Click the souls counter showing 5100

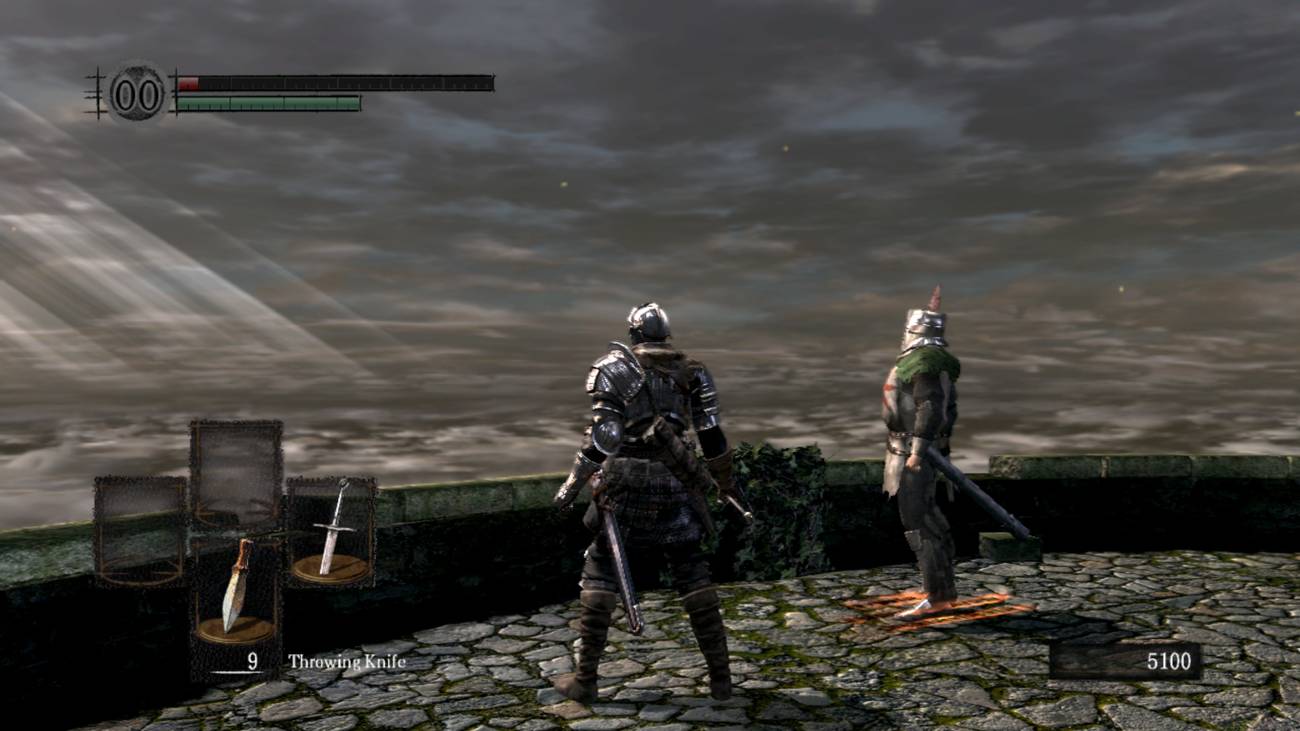(1168, 660)
